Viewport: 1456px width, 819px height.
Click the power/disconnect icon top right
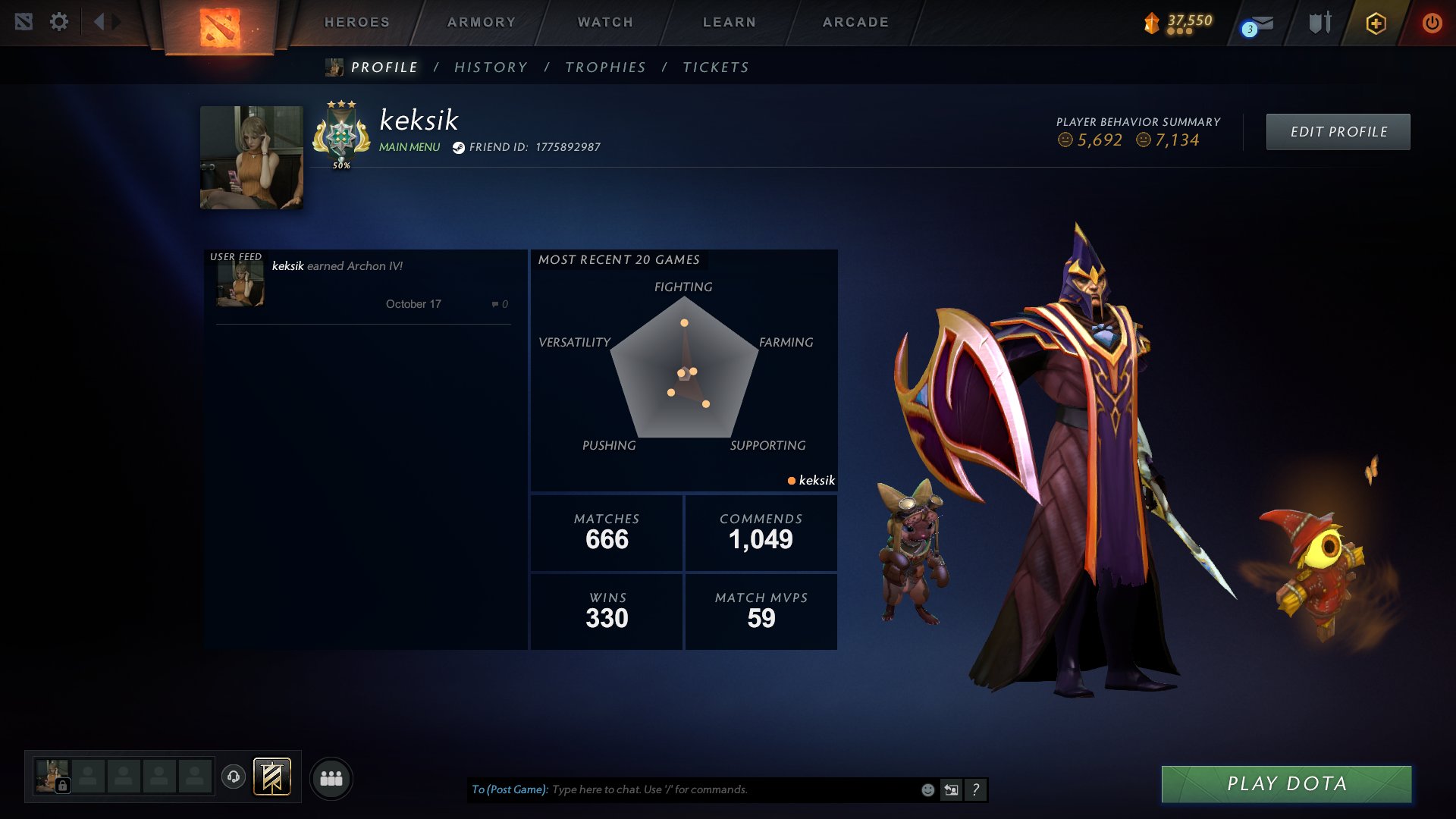(1432, 23)
